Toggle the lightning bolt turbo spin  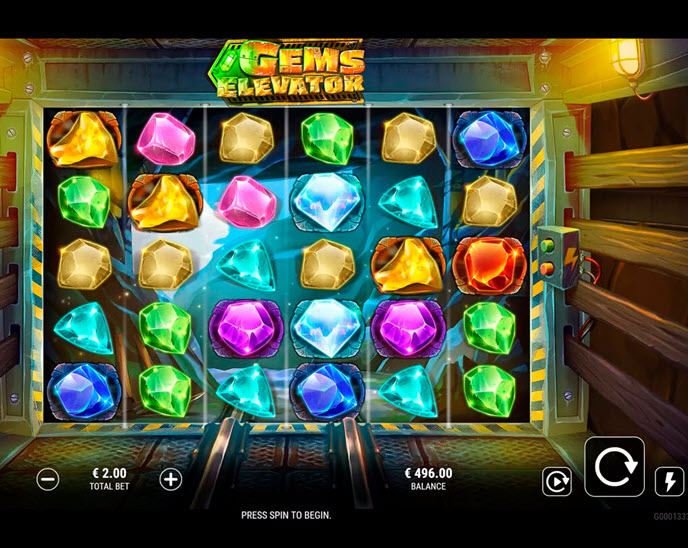click(668, 482)
